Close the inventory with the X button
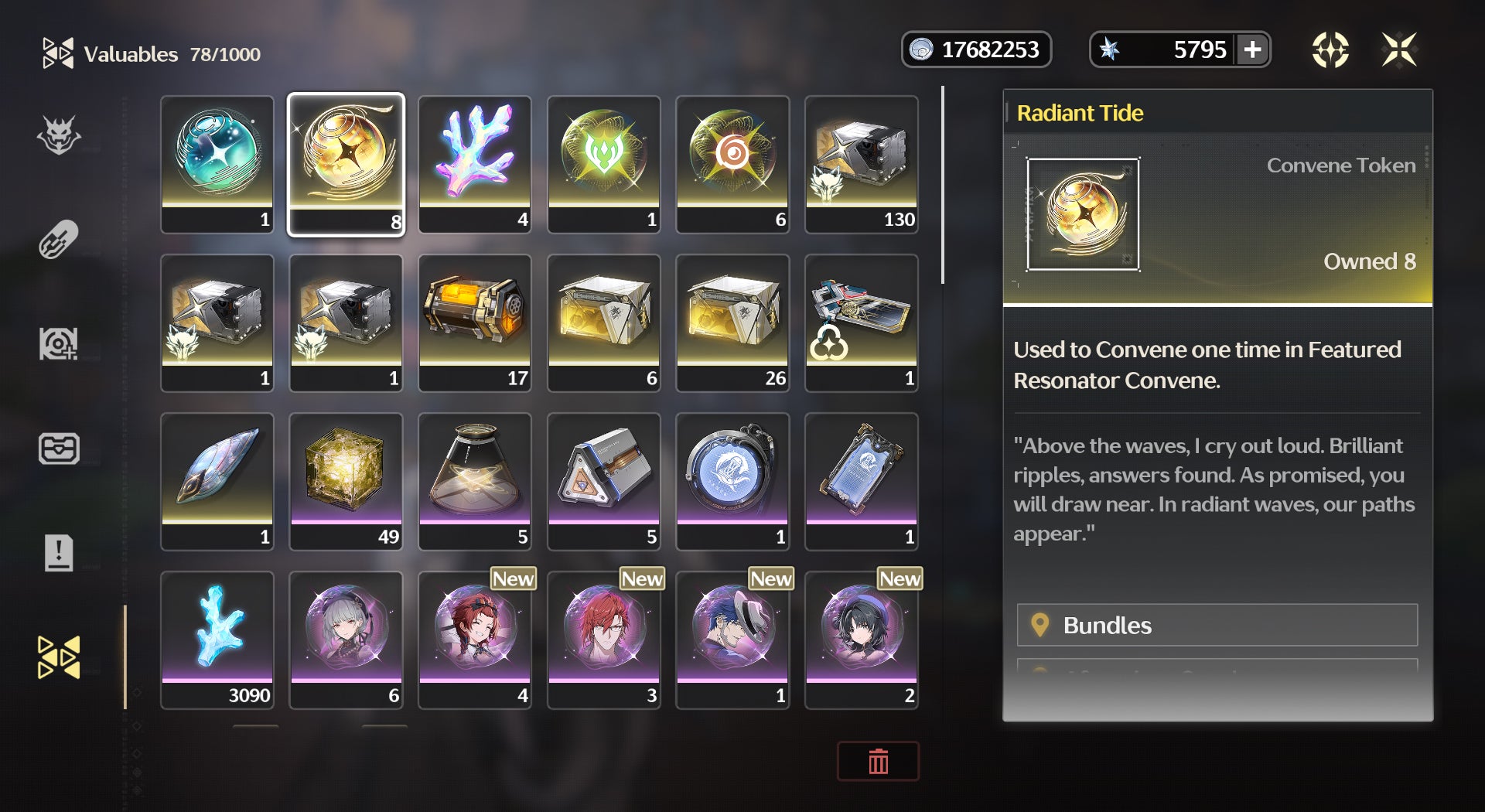Image resolution: width=1485 pixels, height=812 pixels. pyautogui.click(x=1399, y=50)
